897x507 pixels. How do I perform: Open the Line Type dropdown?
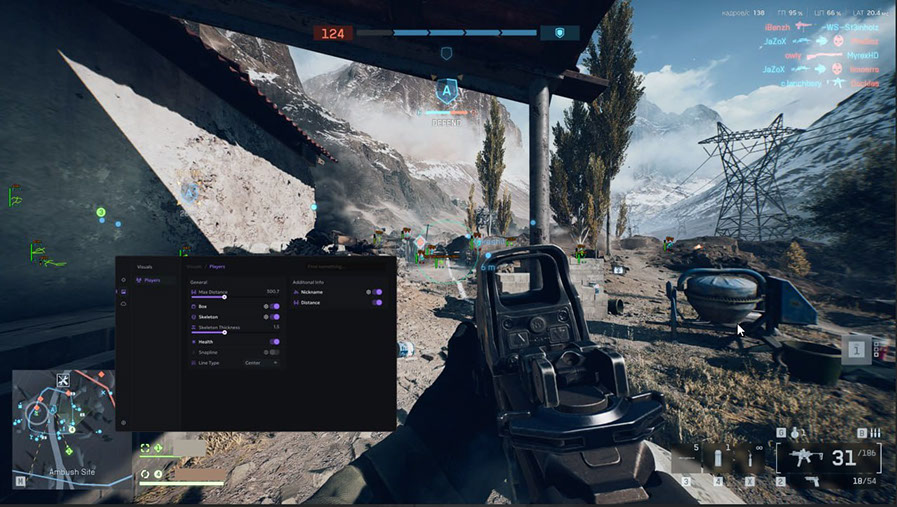click(x=262, y=363)
